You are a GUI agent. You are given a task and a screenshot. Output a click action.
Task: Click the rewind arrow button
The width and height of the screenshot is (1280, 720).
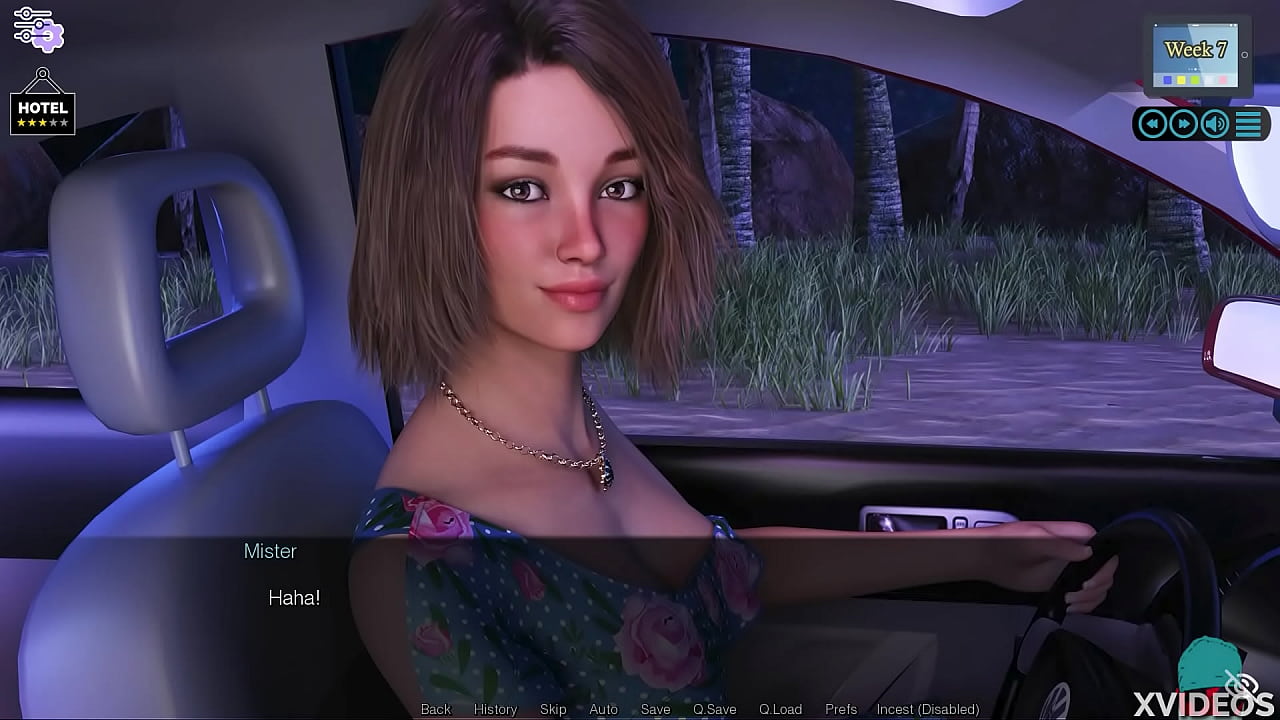point(1153,124)
